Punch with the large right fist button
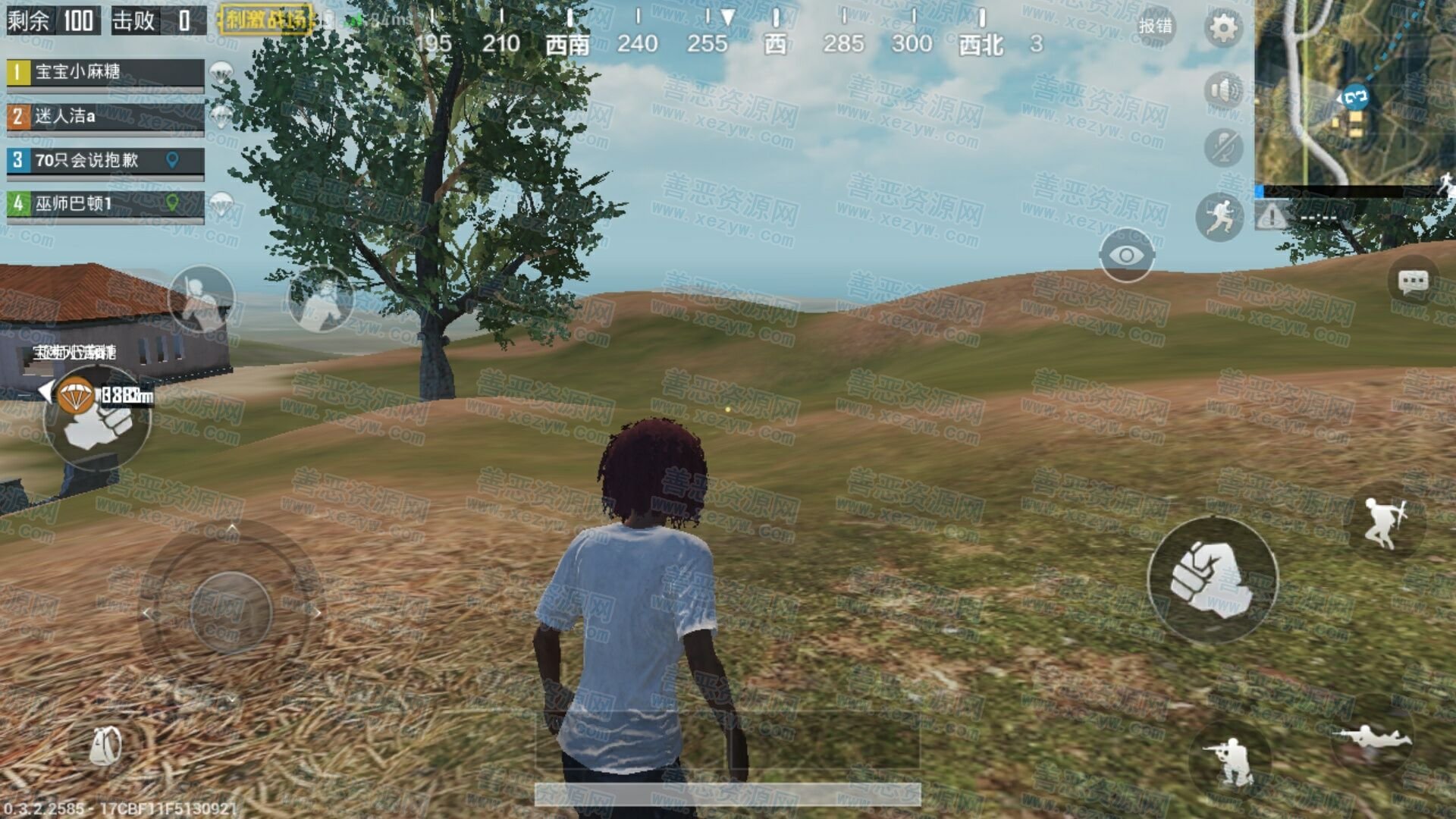The width and height of the screenshot is (1456, 819). (x=1213, y=580)
